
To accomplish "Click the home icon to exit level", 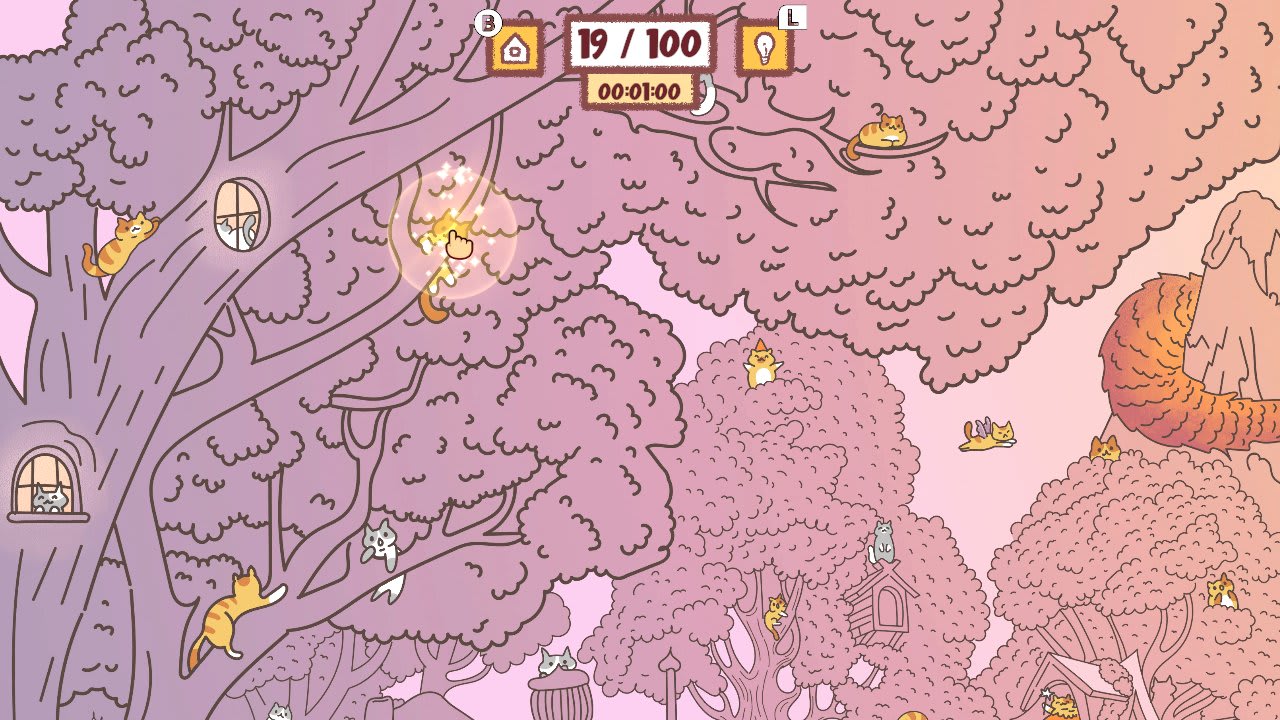I will point(514,46).
